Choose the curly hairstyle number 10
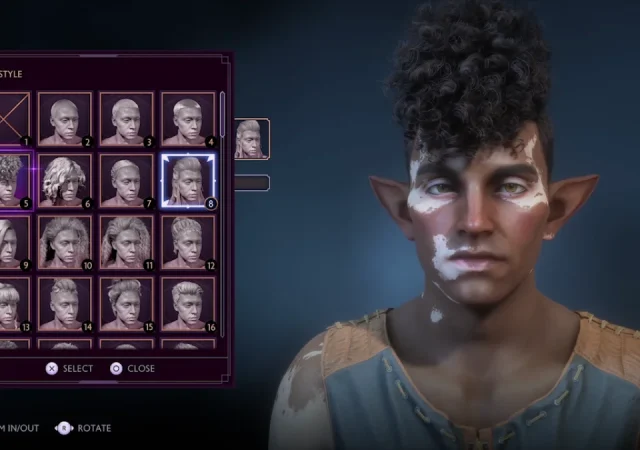Viewport: 640px width, 450px height. point(65,242)
